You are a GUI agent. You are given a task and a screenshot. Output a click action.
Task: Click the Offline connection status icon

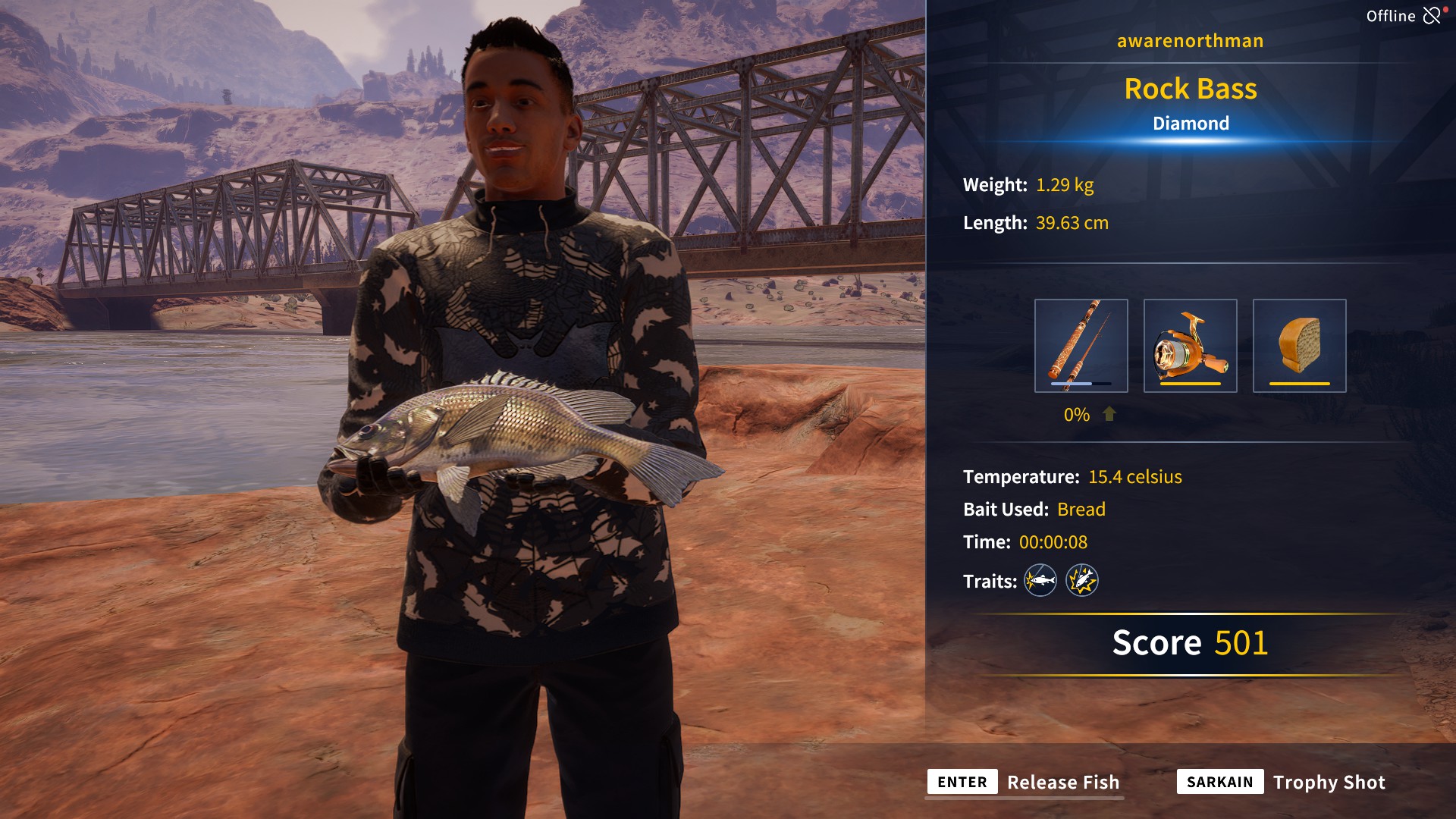click(x=1431, y=16)
